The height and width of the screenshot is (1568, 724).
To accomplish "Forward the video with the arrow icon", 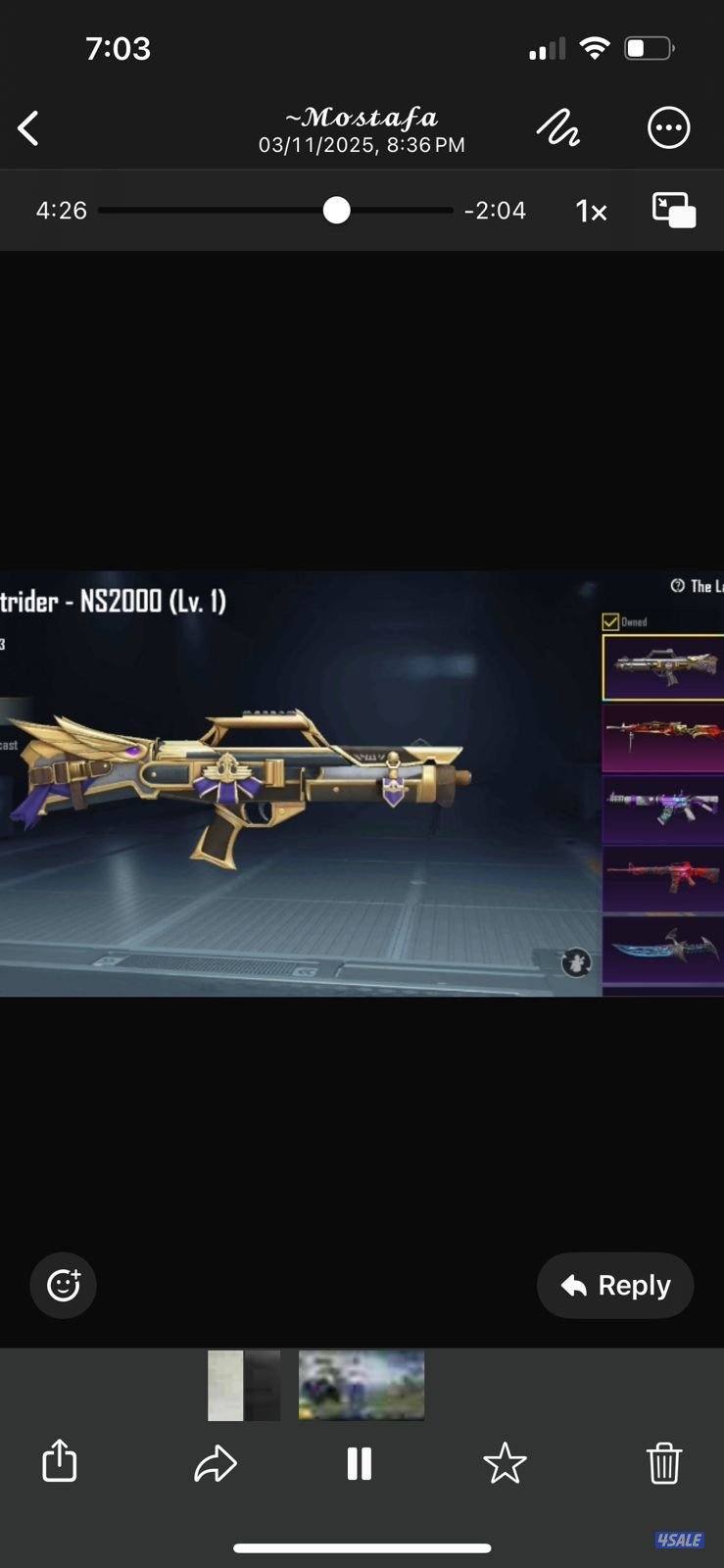I will tap(216, 1463).
